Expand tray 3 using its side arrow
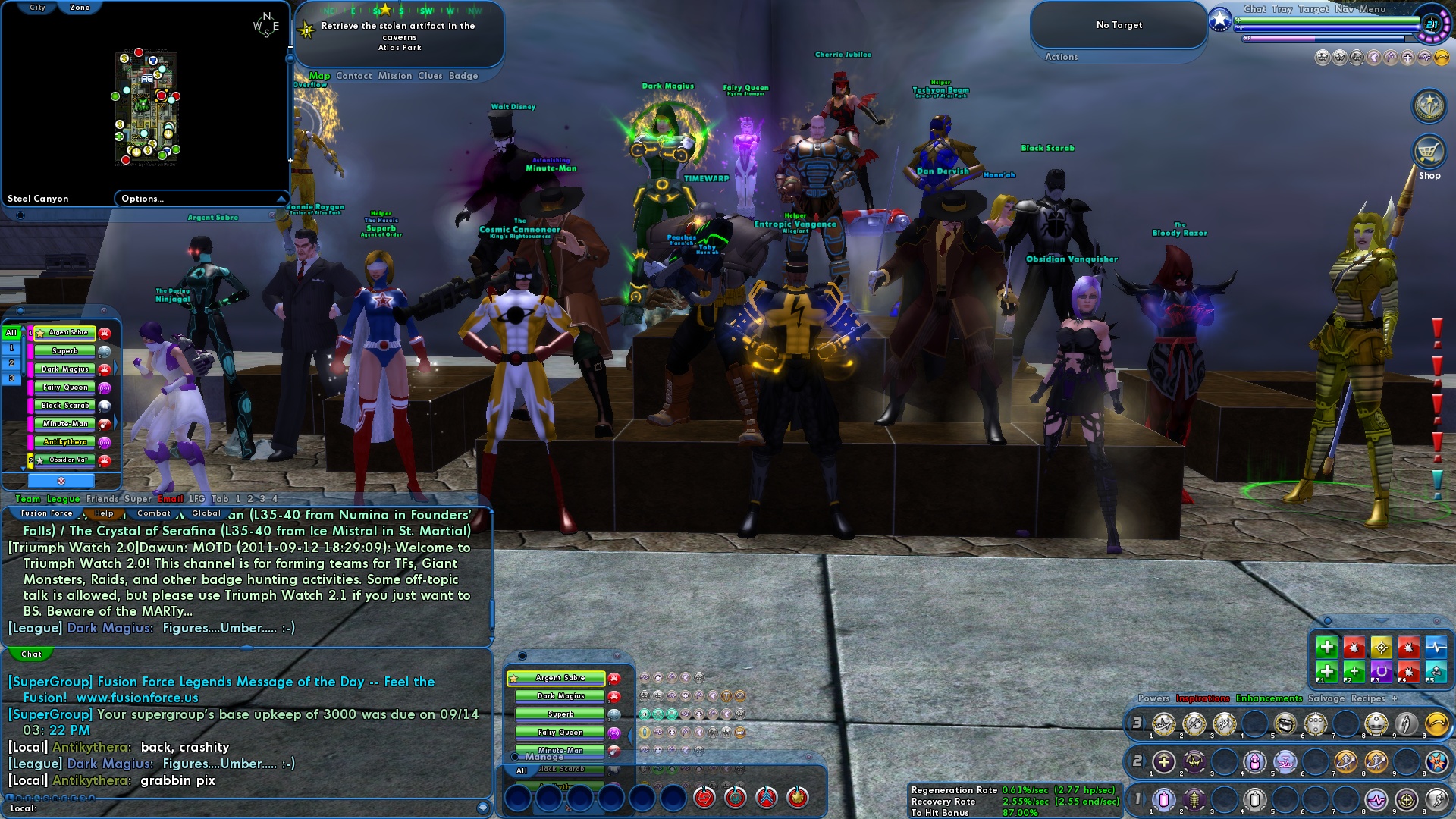Image resolution: width=1456 pixels, height=819 pixels. coord(1145,724)
